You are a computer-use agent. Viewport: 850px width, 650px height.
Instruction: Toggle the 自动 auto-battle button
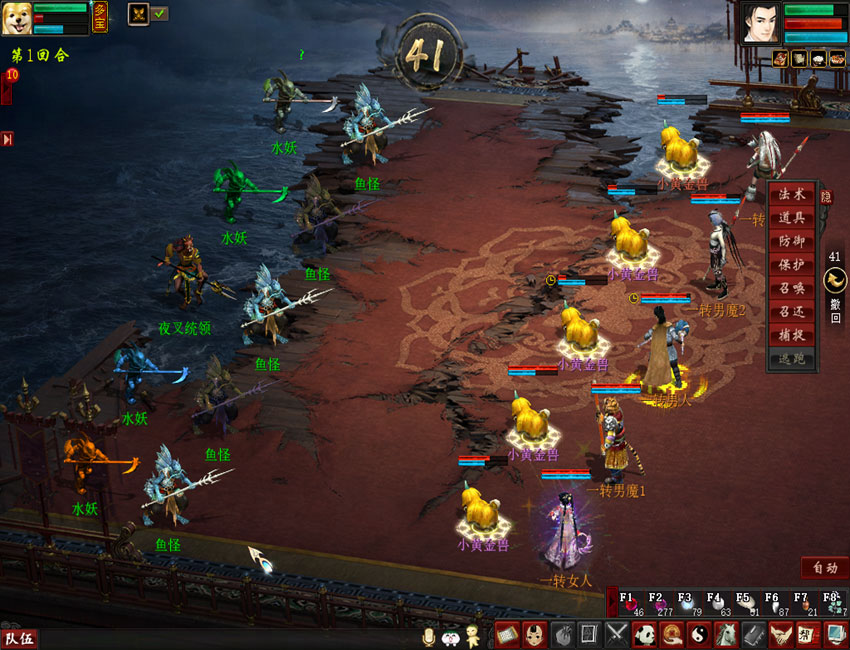tap(824, 568)
